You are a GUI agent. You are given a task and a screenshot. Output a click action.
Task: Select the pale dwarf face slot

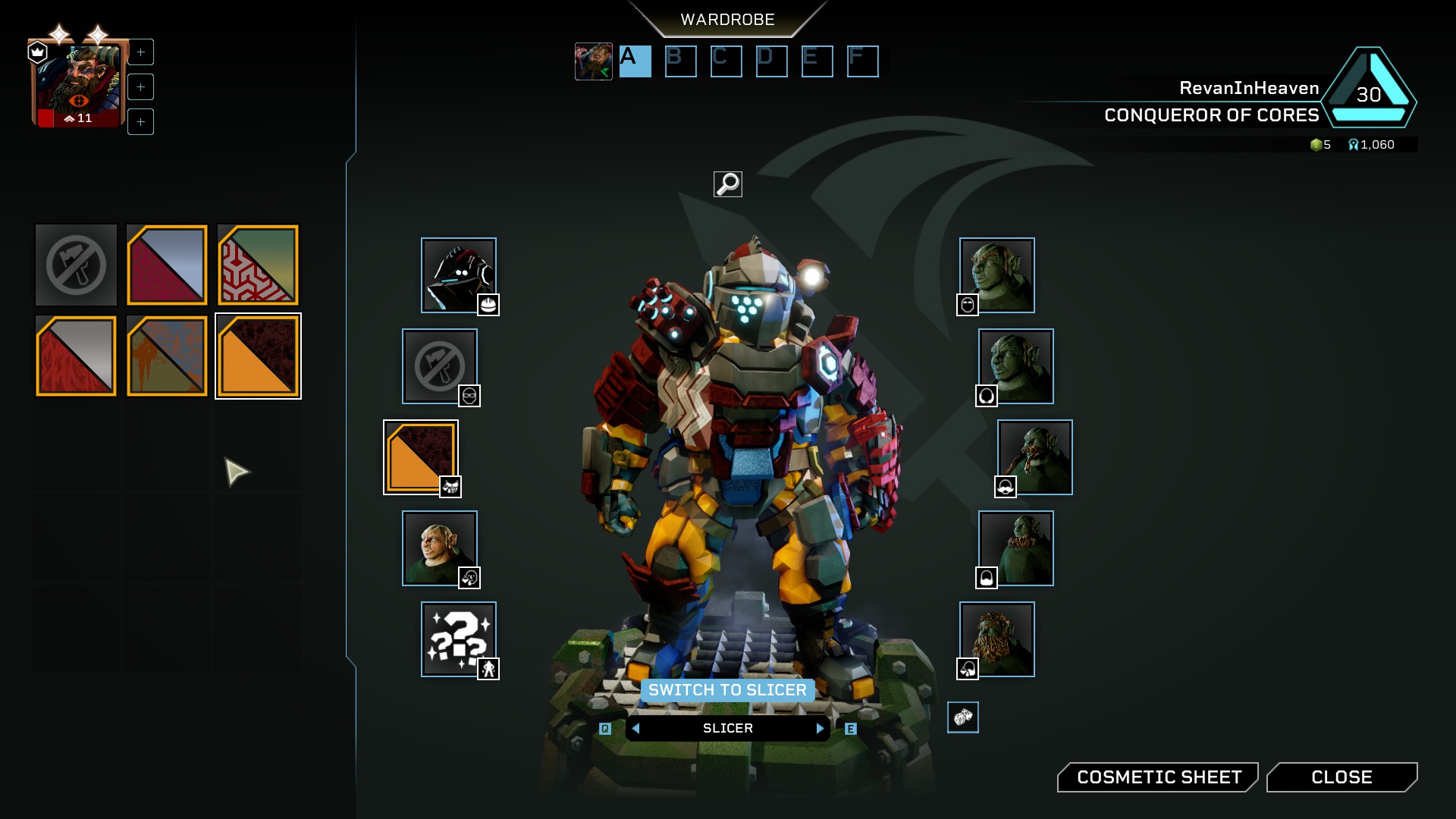(x=440, y=548)
